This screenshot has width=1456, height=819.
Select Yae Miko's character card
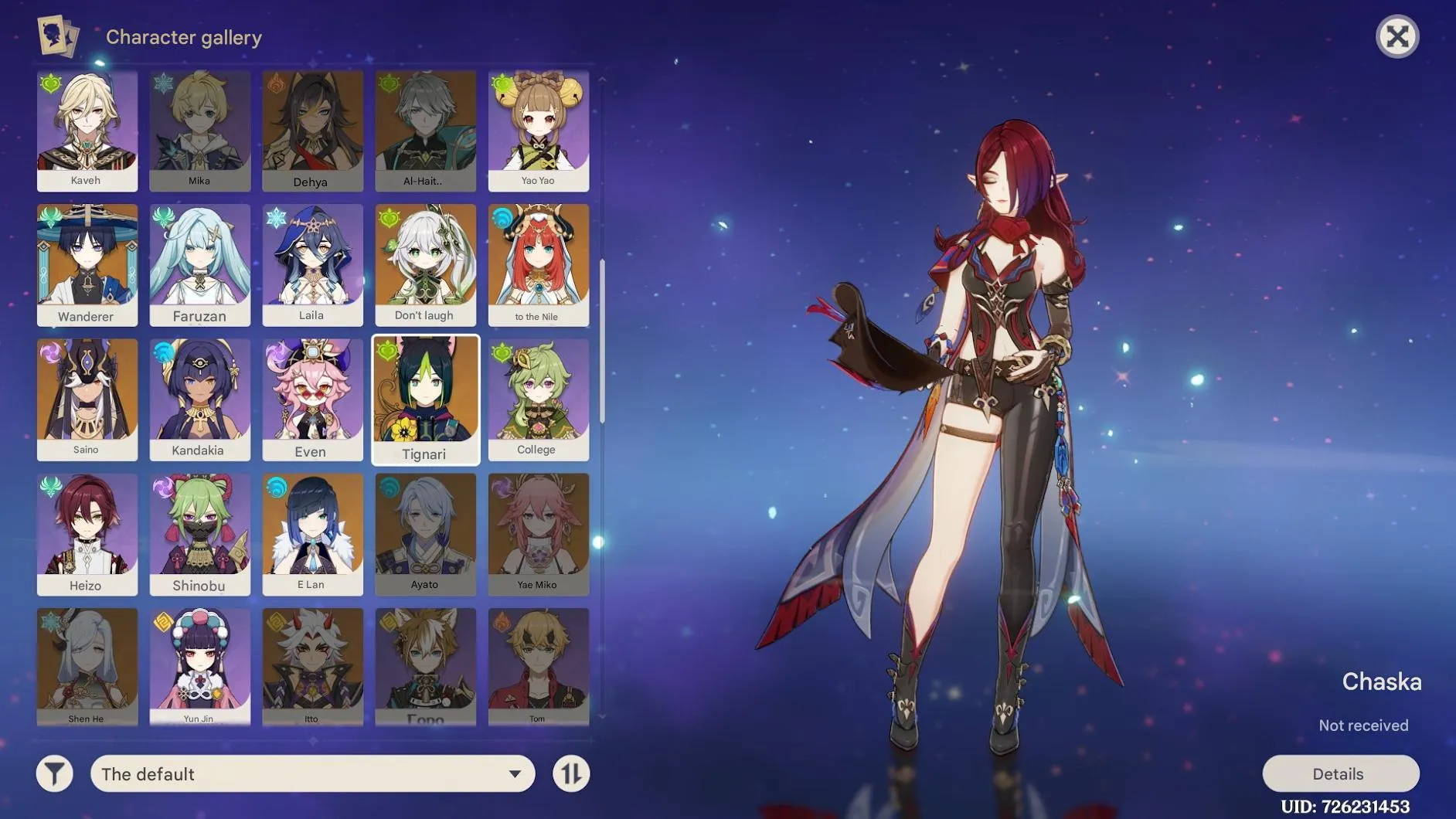pyautogui.click(x=539, y=533)
